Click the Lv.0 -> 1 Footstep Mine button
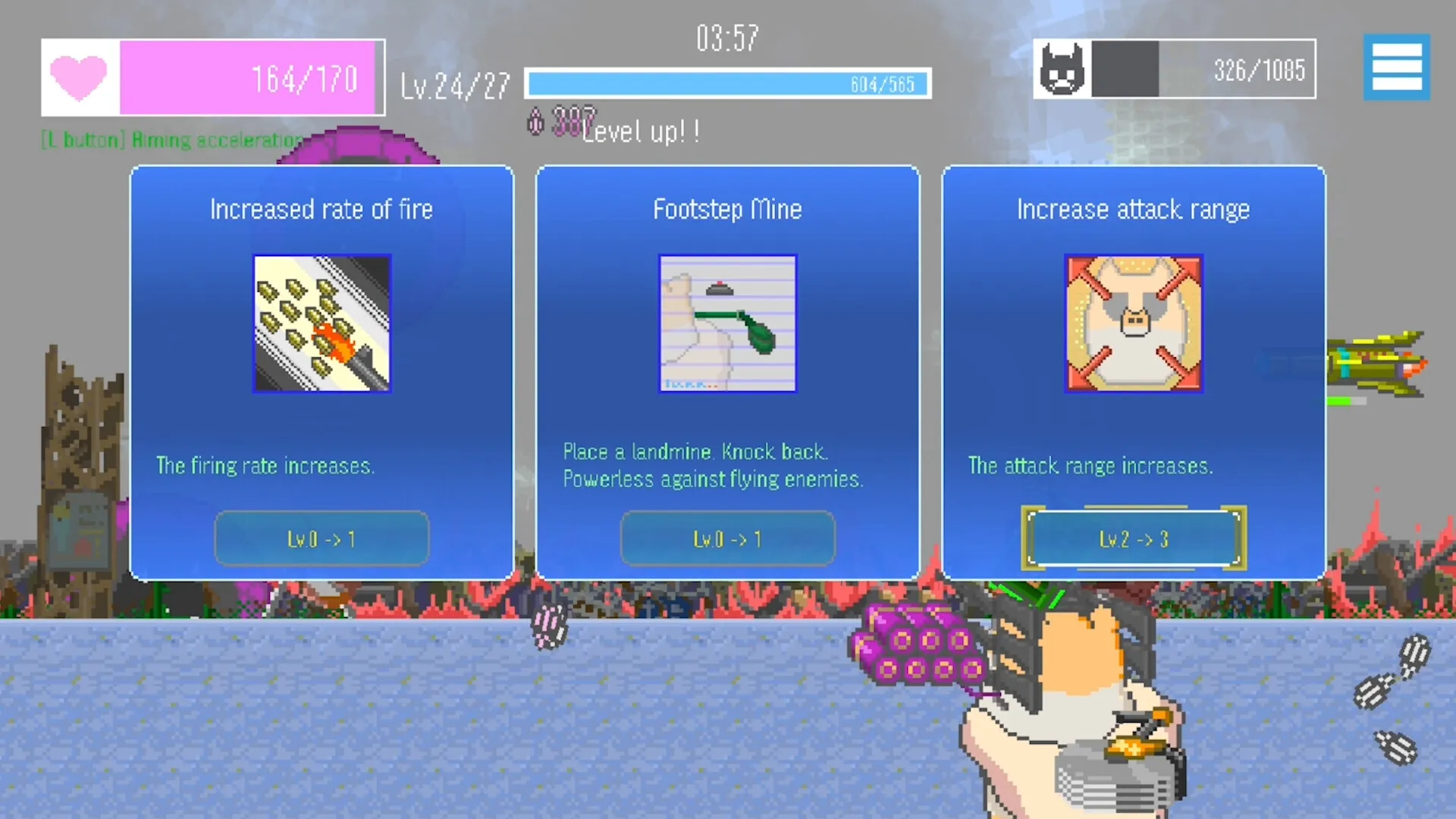The height and width of the screenshot is (819, 1456). (727, 538)
